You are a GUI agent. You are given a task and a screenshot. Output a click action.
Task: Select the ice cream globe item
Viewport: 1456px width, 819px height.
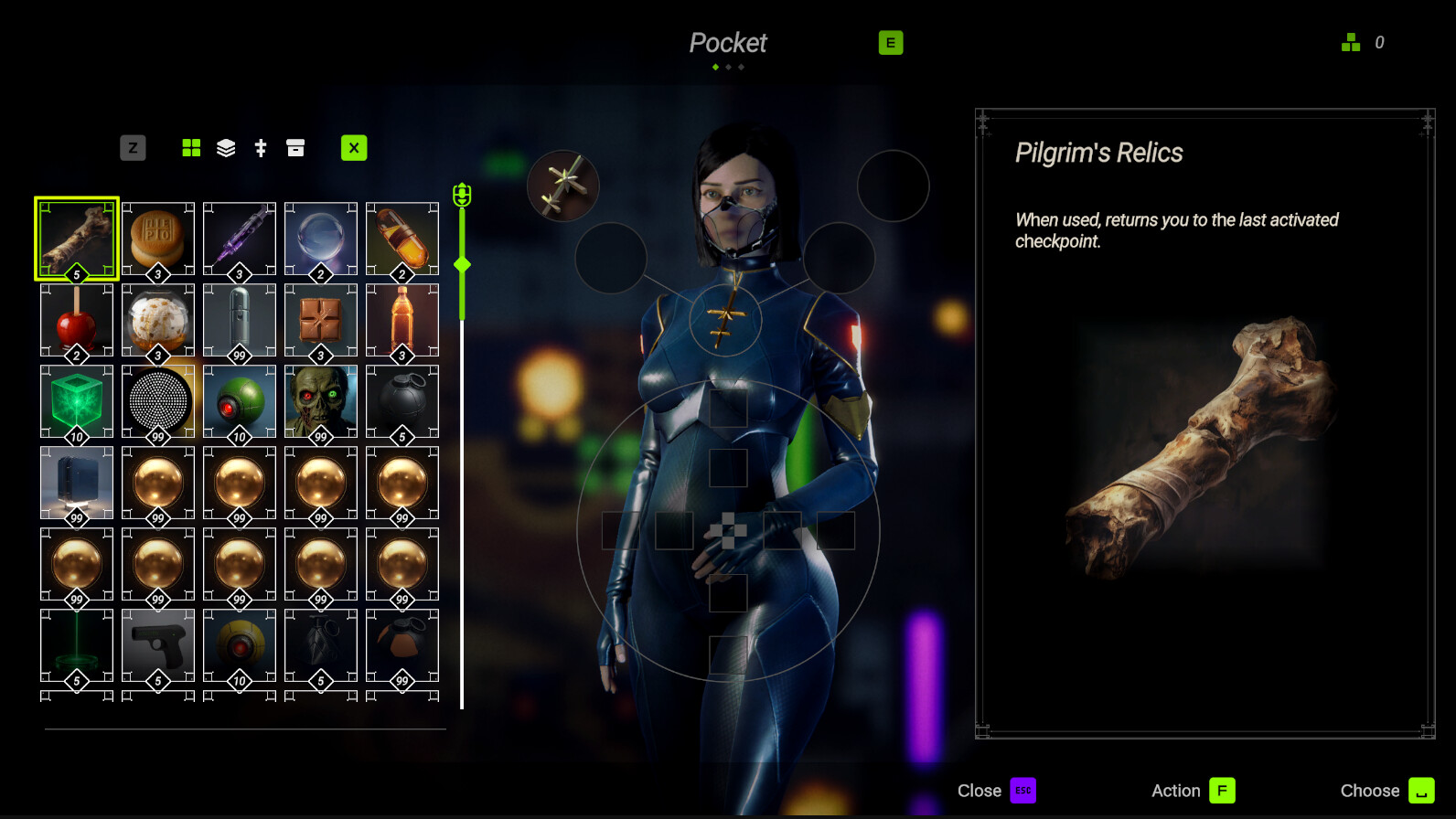158,320
